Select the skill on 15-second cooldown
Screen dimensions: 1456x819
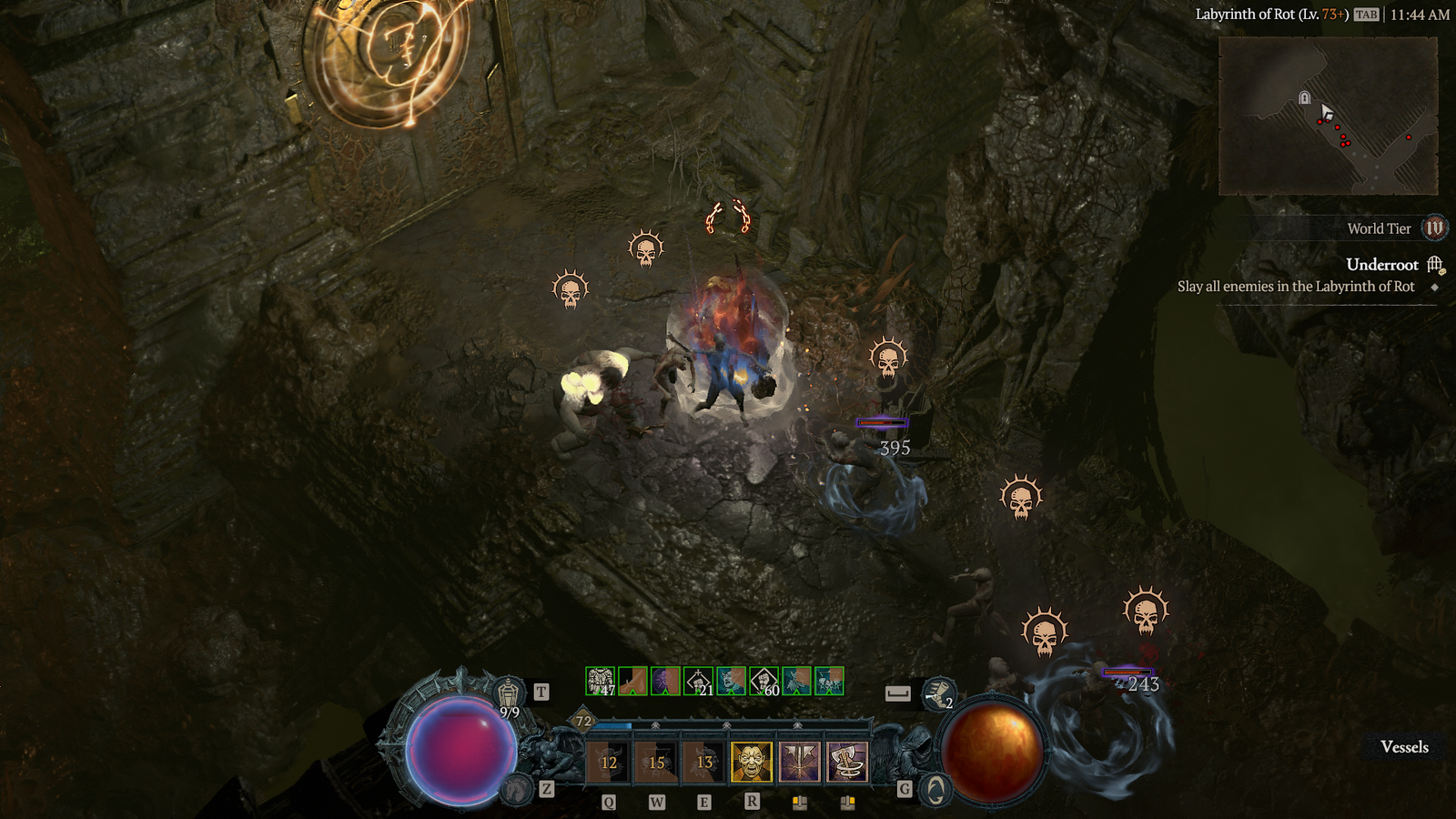[x=656, y=762]
